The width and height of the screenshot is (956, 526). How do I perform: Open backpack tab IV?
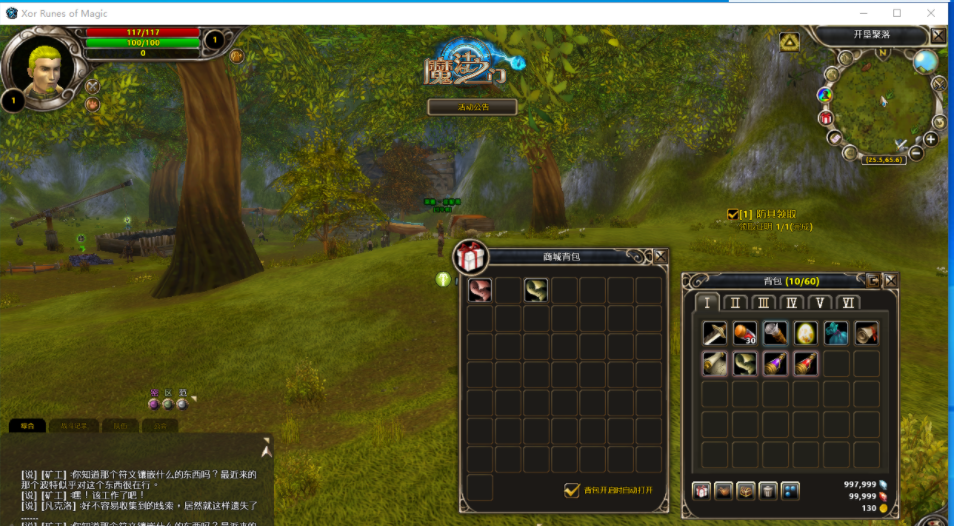tap(792, 303)
